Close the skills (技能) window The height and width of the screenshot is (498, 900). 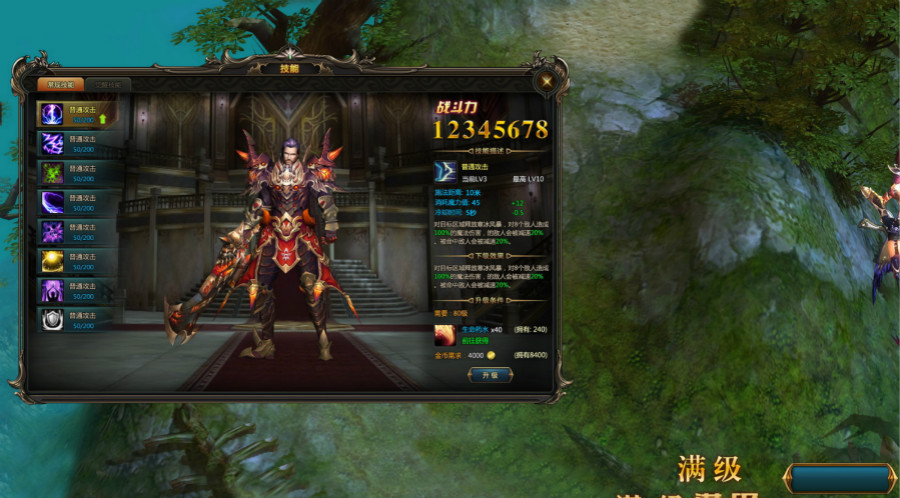[x=546, y=81]
